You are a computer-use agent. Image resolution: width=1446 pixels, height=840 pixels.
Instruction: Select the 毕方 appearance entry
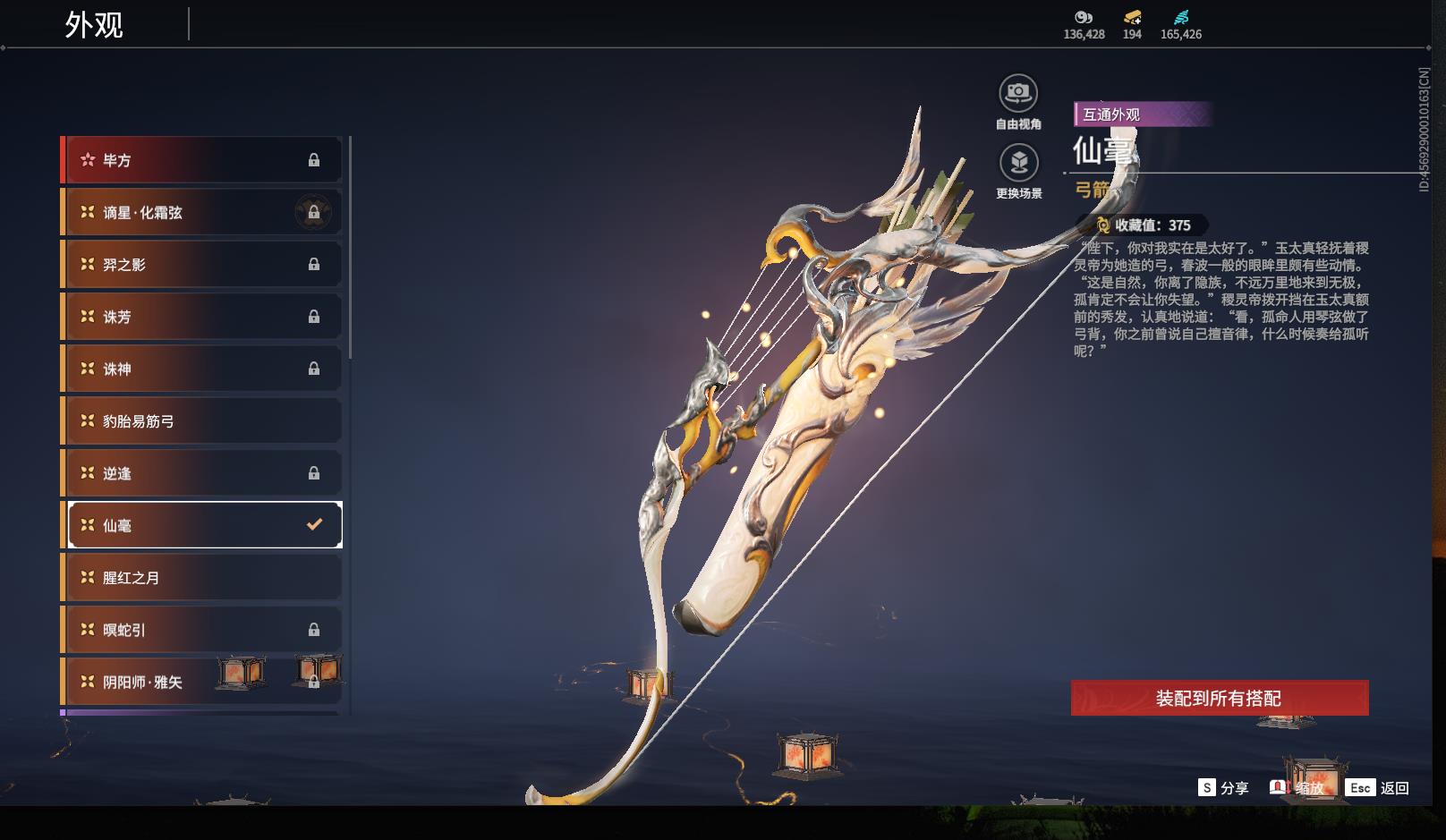pos(202,160)
